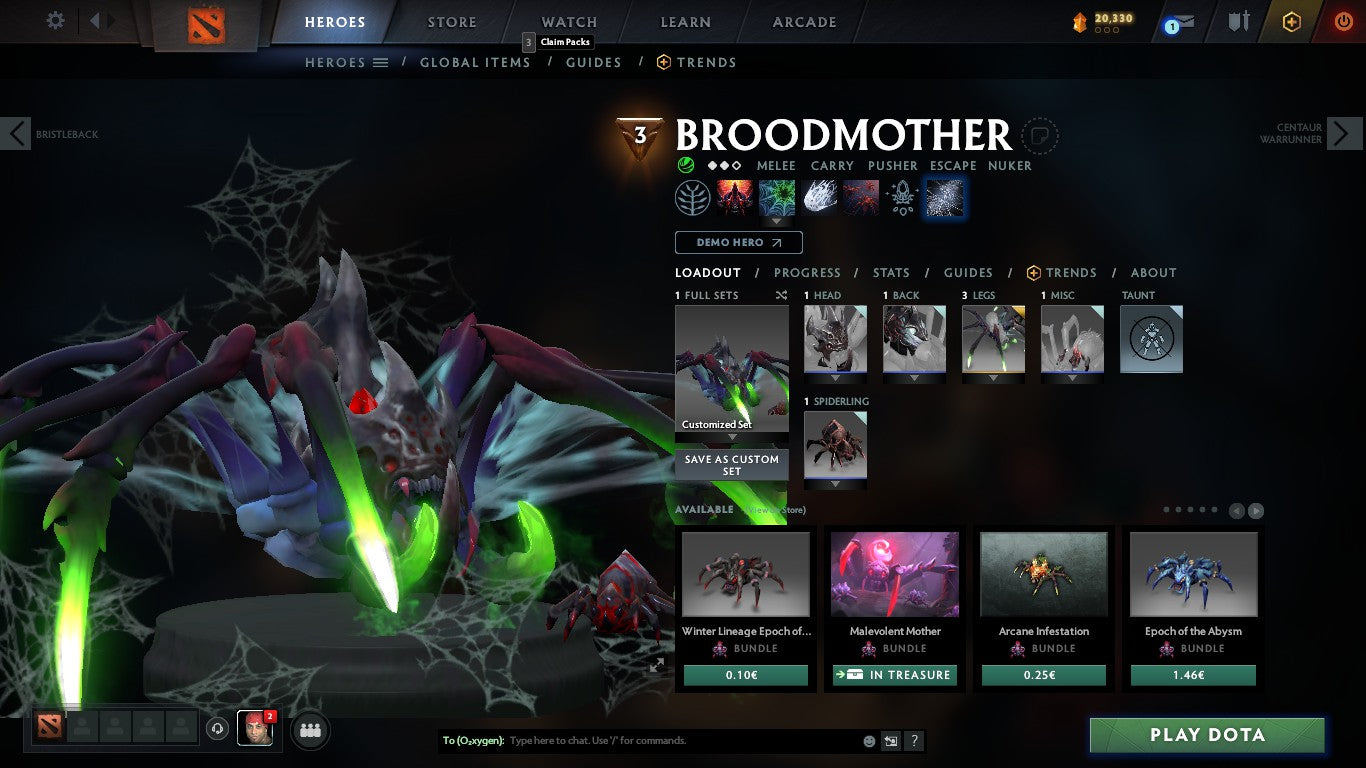Screen dimensions: 1366x768
Task: Select the green Spin Web ability icon
Action: point(776,197)
